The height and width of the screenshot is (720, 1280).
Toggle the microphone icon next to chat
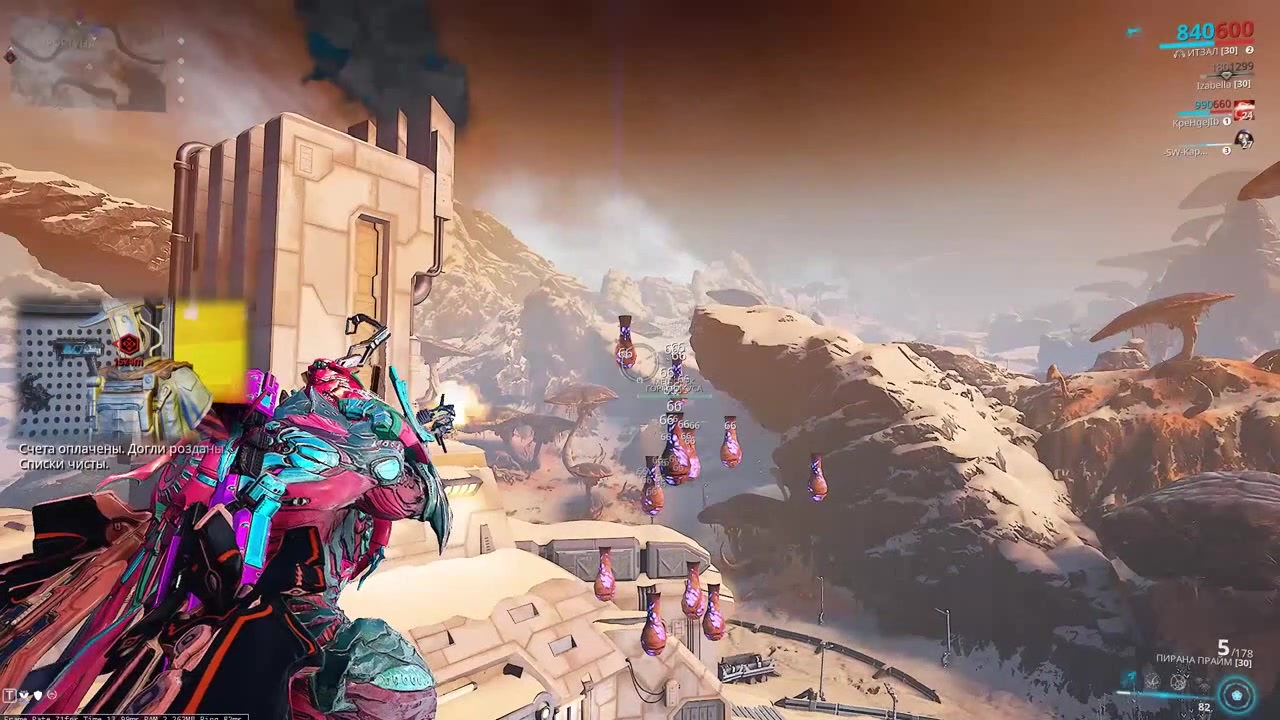tap(24, 695)
